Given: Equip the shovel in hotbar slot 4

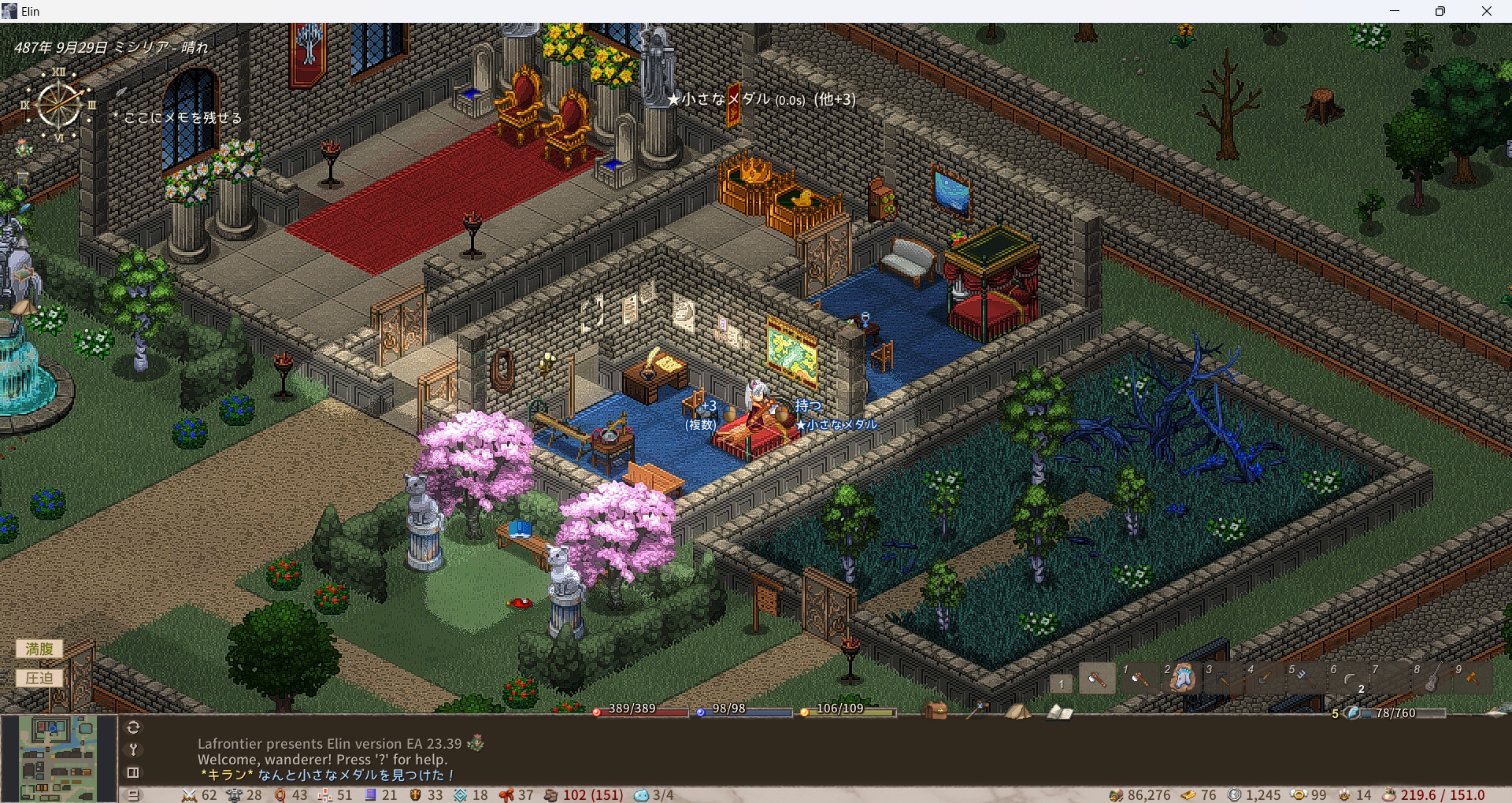Looking at the screenshot, I should pyautogui.click(x=1265, y=678).
